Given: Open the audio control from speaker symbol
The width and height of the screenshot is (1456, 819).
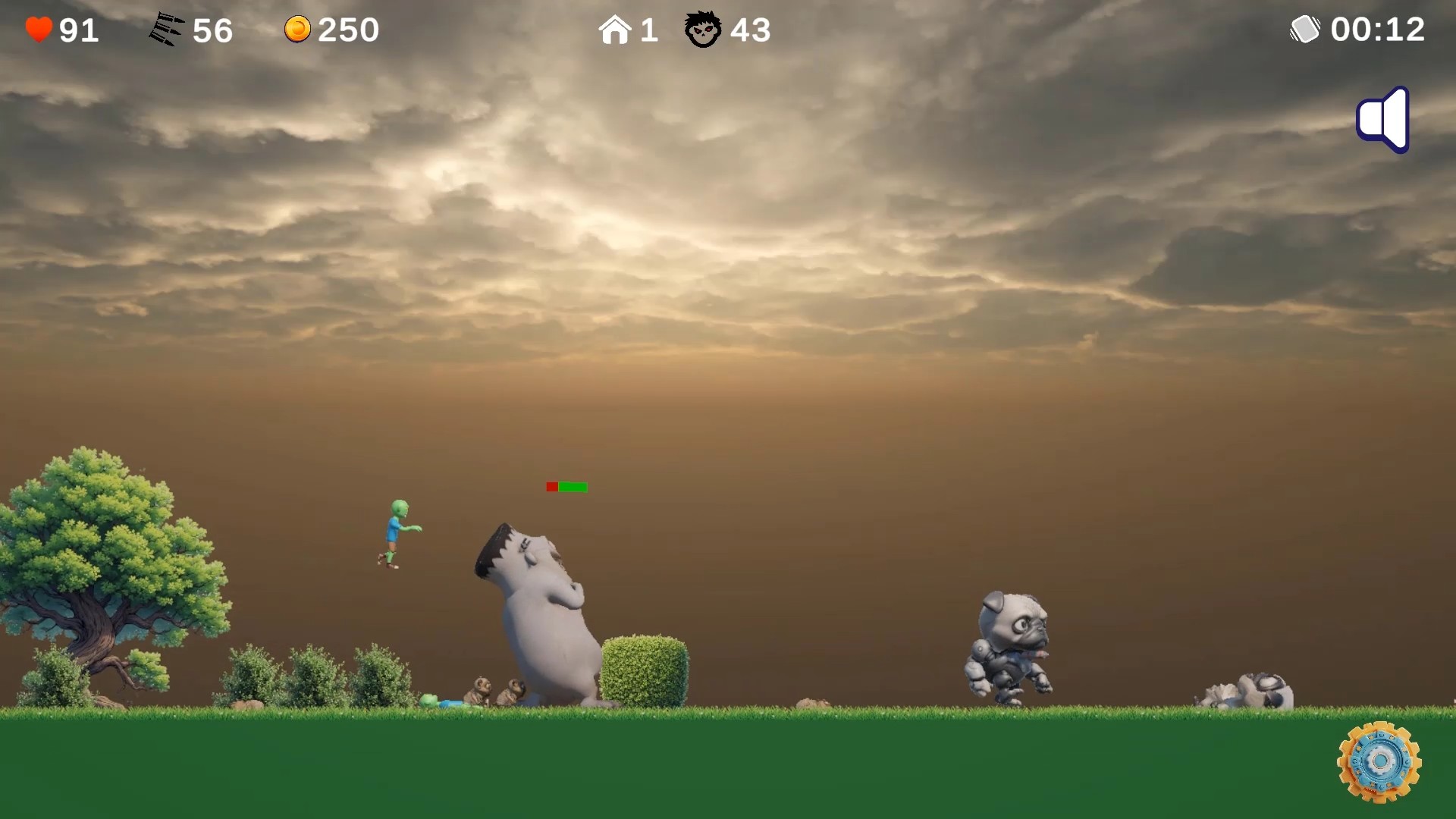Looking at the screenshot, I should (x=1382, y=119).
